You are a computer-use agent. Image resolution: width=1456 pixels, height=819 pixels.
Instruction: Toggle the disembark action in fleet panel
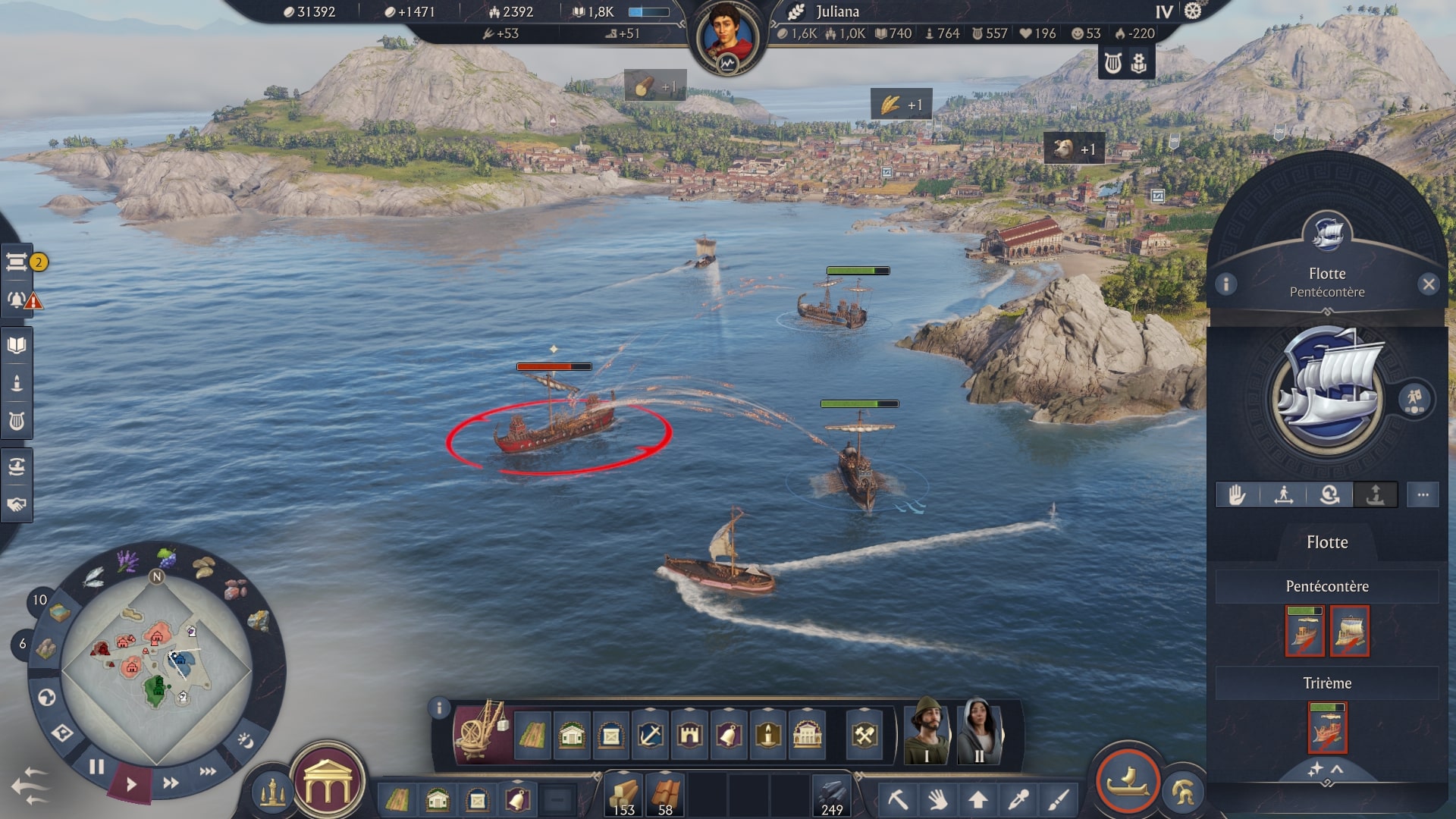tap(1375, 494)
